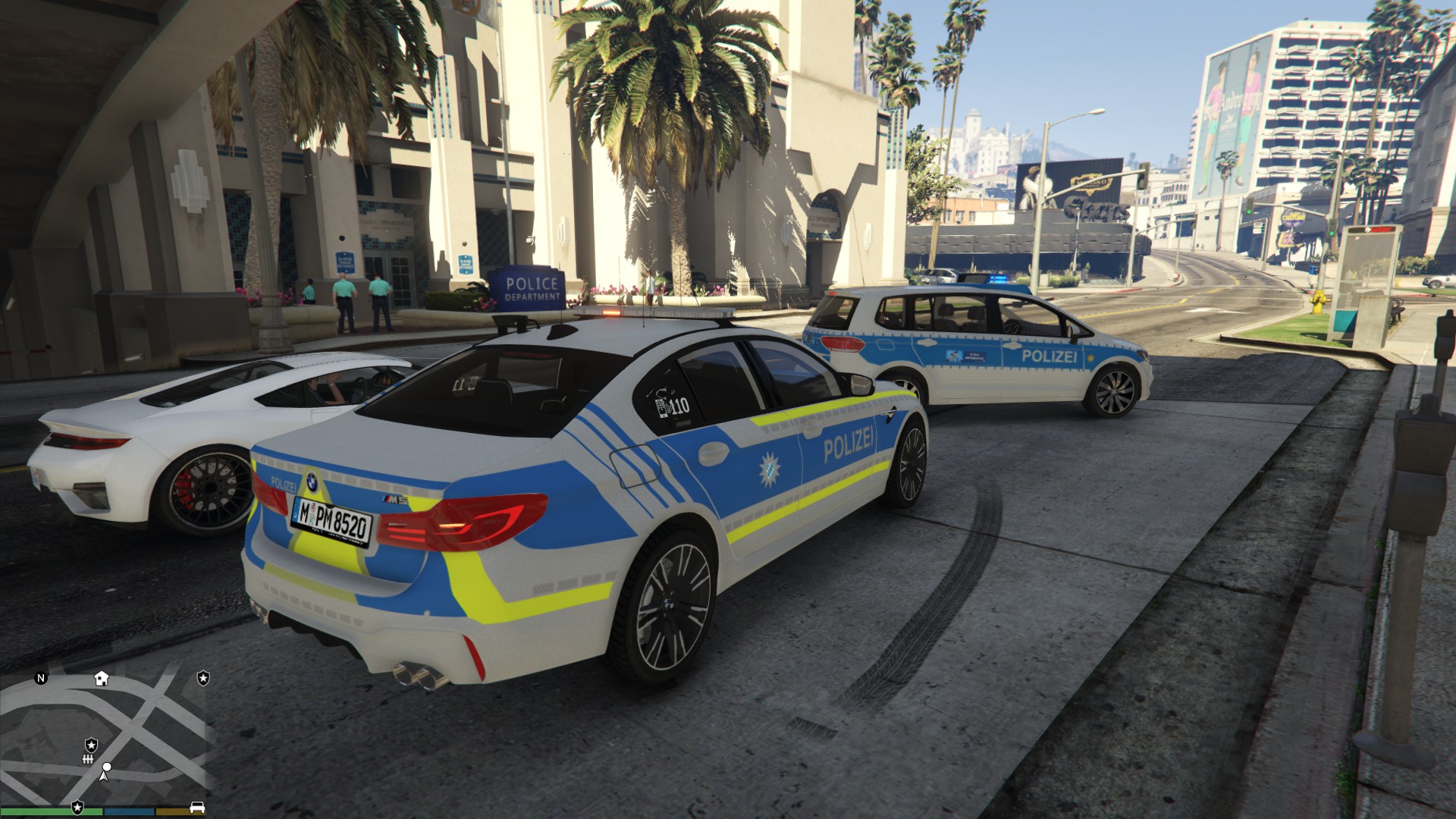
Task: Click the fence-shaped blip on the minimap
Action: pos(88,759)
